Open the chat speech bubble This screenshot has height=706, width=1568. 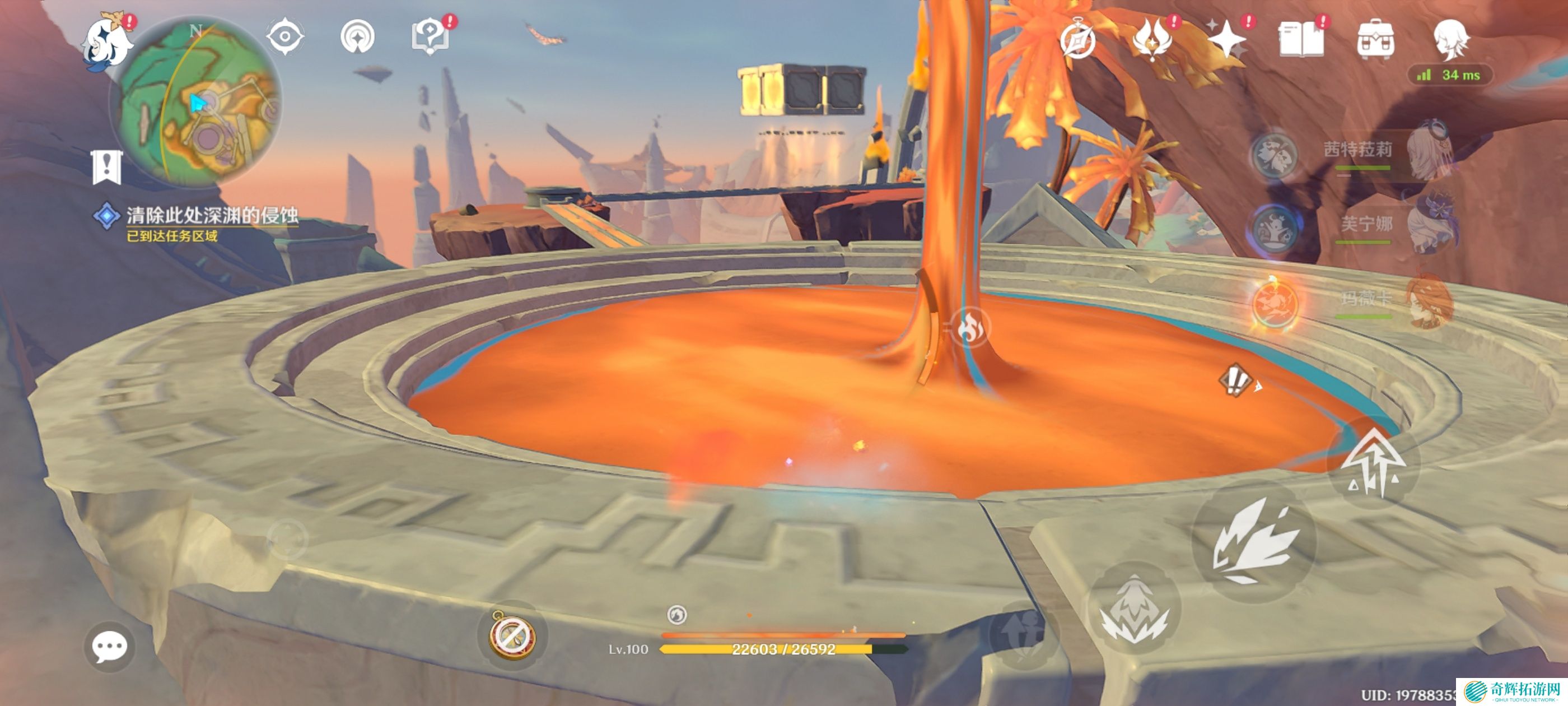coord(110,646)
